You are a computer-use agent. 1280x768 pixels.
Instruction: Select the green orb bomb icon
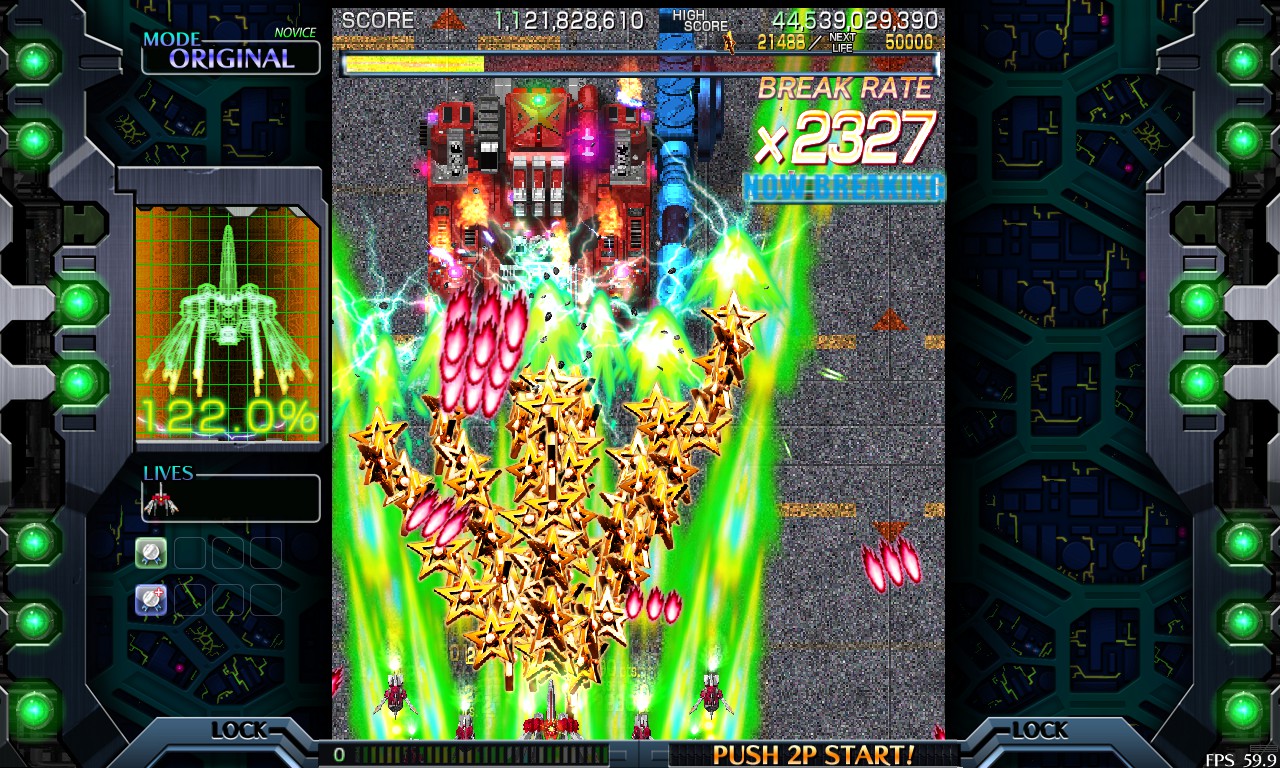(151, 552)
